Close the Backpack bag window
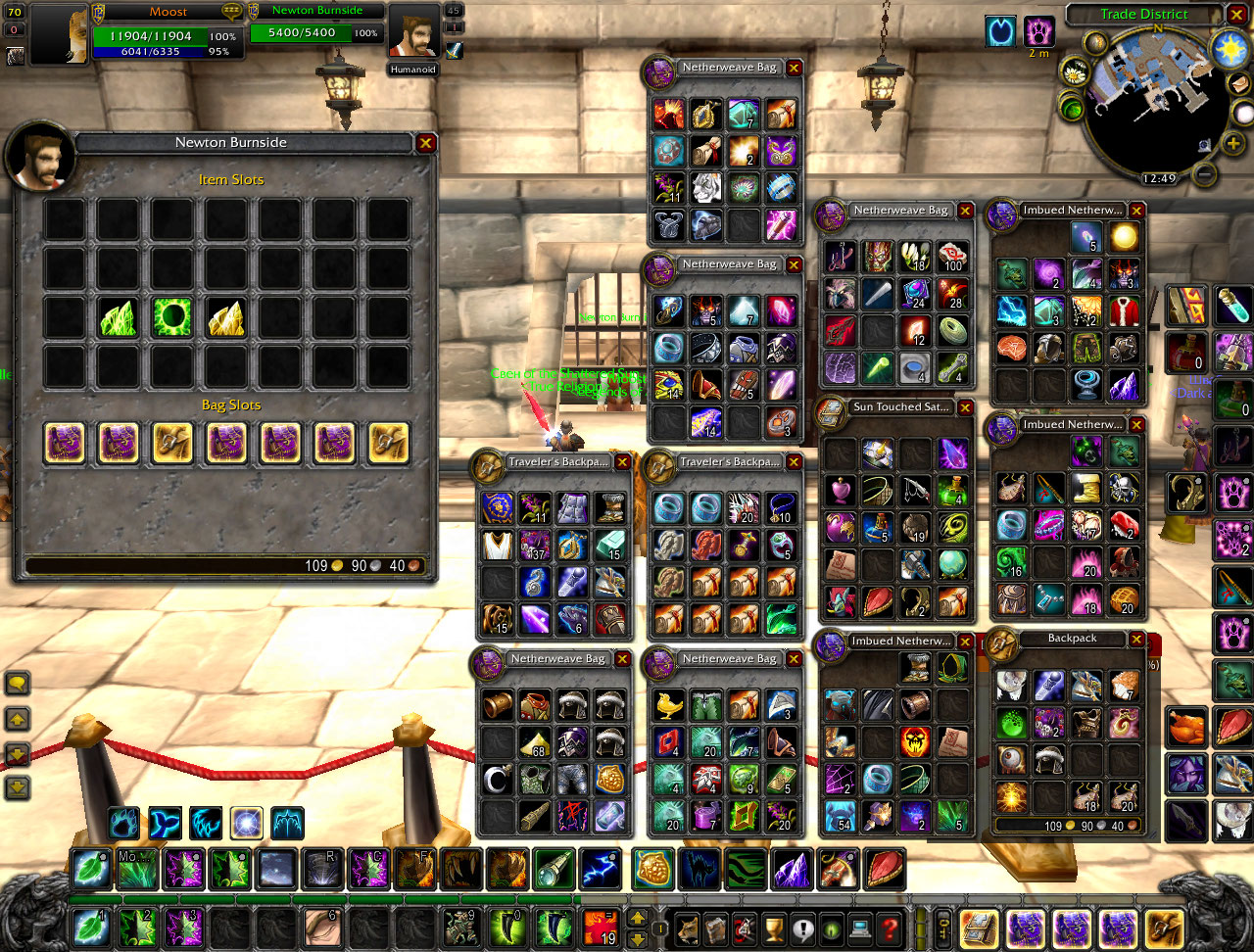The width and height of the screenshot is (1254, 952). 1136,640
